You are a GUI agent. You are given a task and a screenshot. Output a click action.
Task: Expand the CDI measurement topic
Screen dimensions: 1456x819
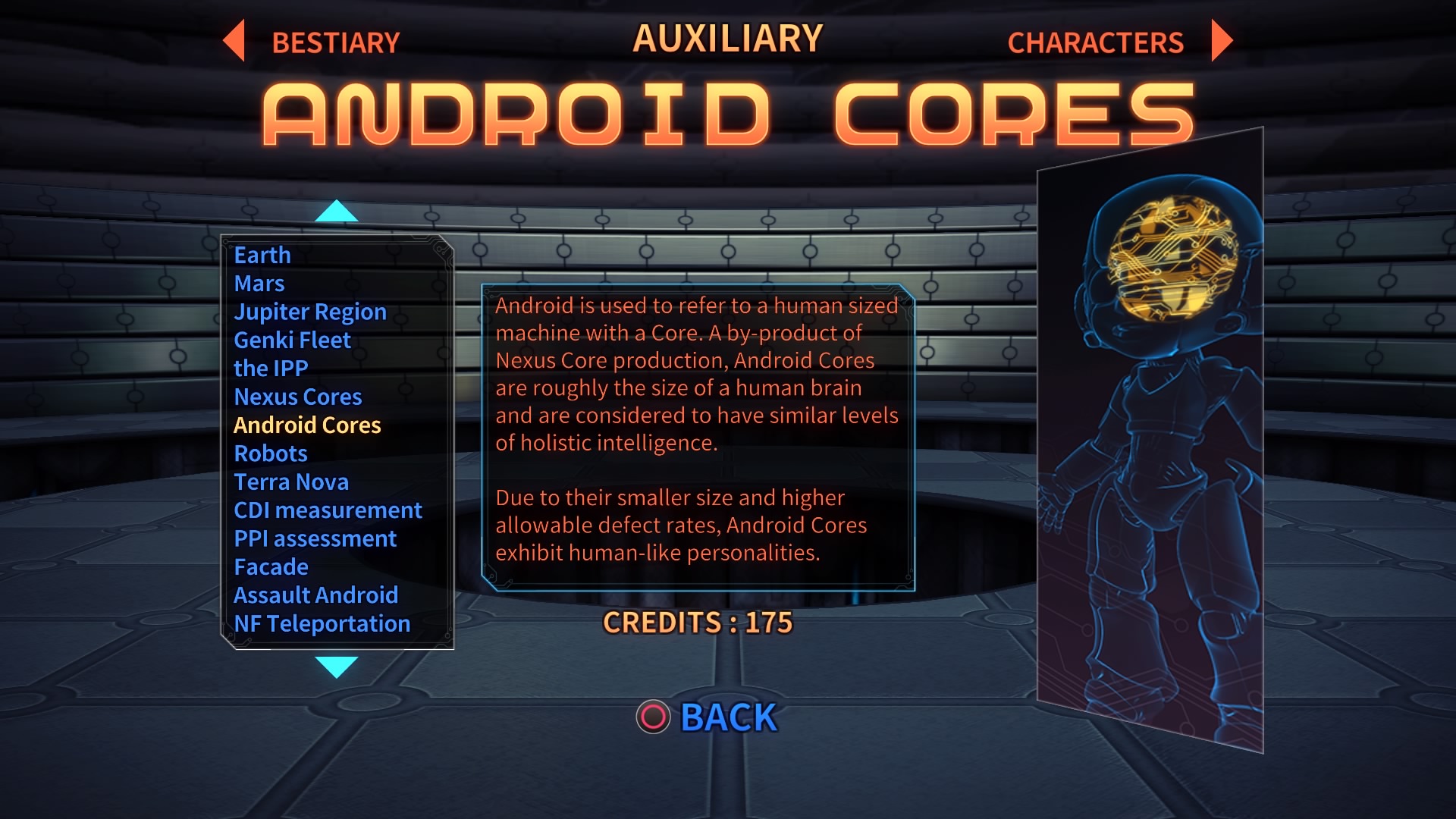328,510
